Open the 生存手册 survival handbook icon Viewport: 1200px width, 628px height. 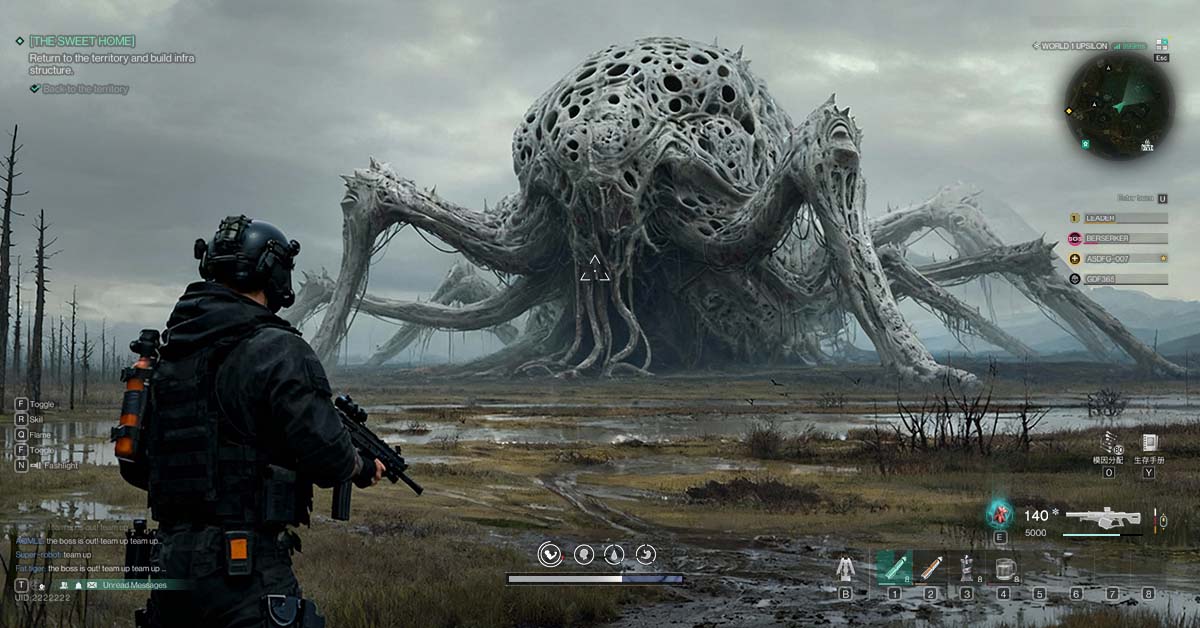tap(1149, 443)
